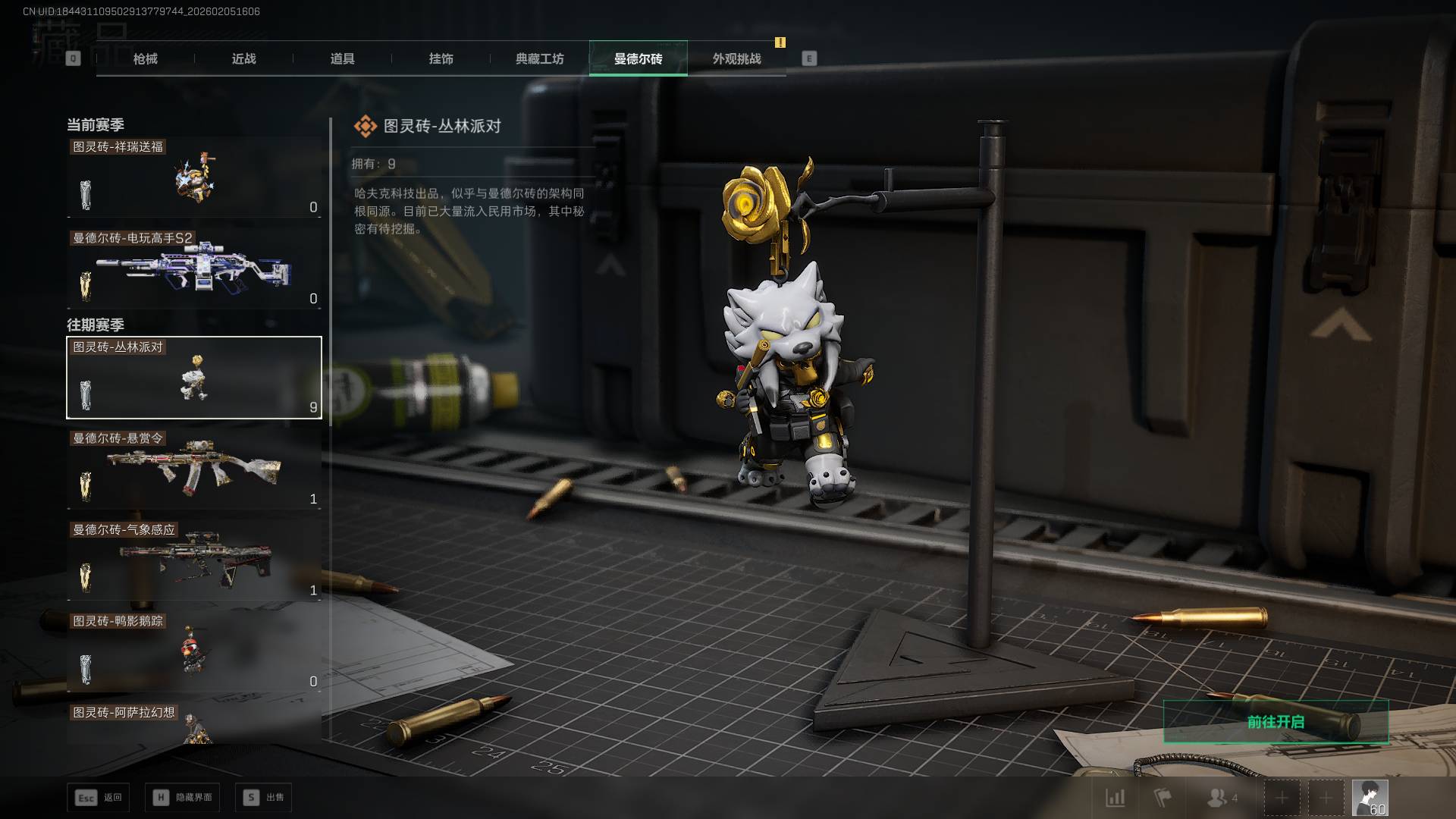Open the player avatar profile
Viewport: 1456px width, 819px height.
[1370, 798]
